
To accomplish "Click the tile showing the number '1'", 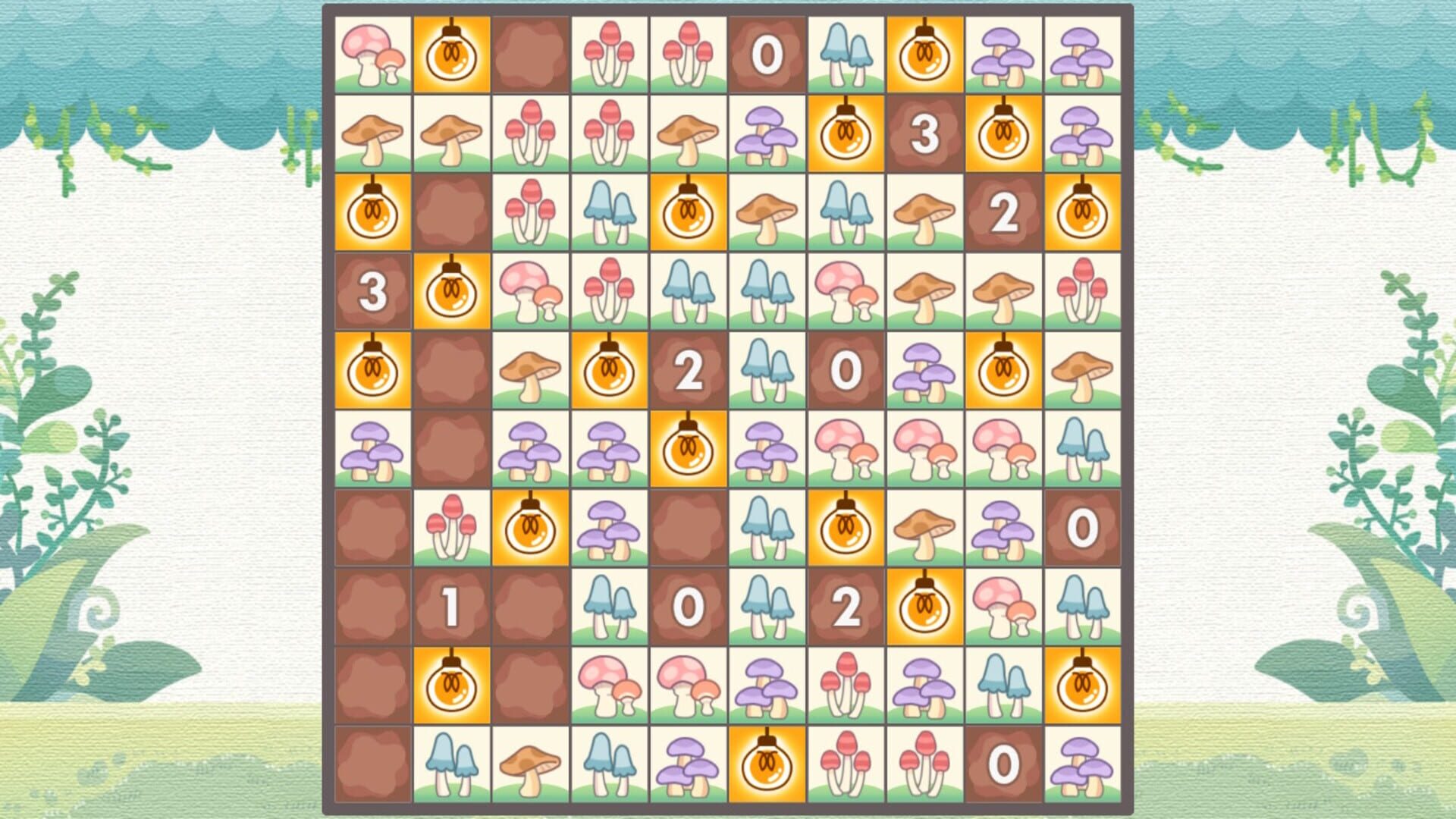I will [453, 607].
